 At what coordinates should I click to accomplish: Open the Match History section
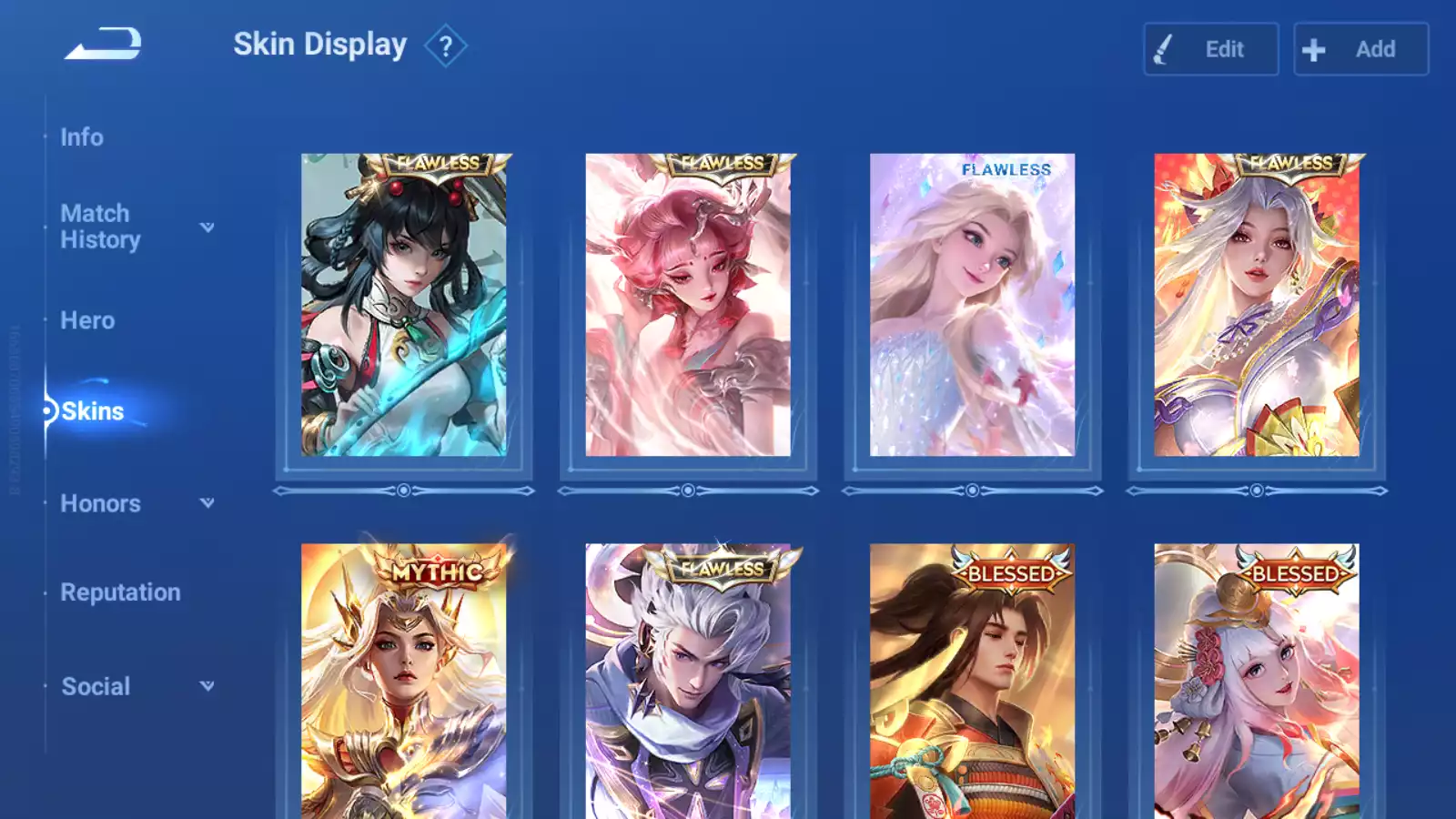tap(100, 227)
